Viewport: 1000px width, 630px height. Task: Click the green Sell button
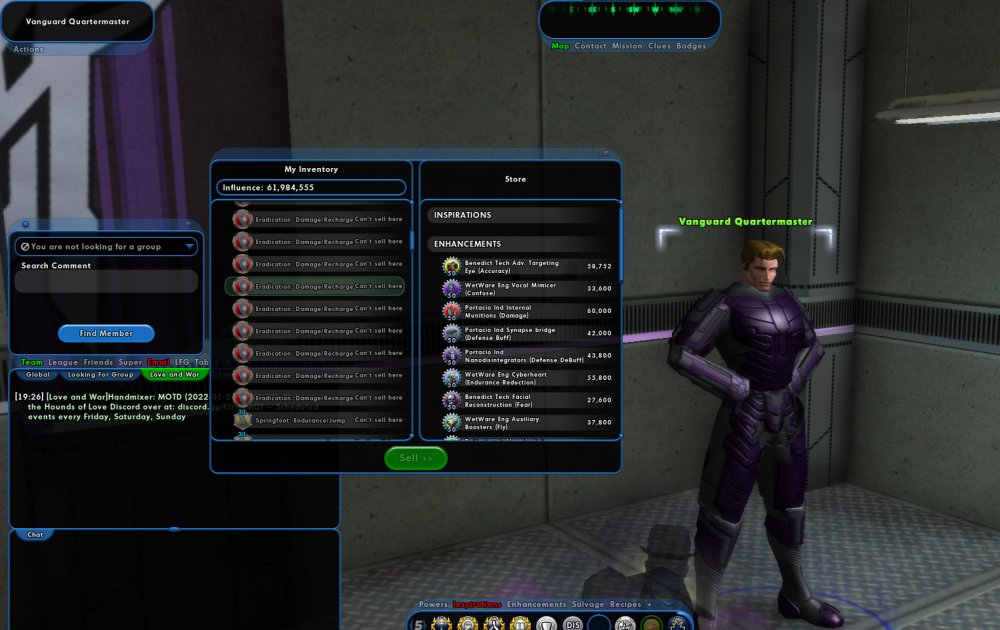pos(415,458)
